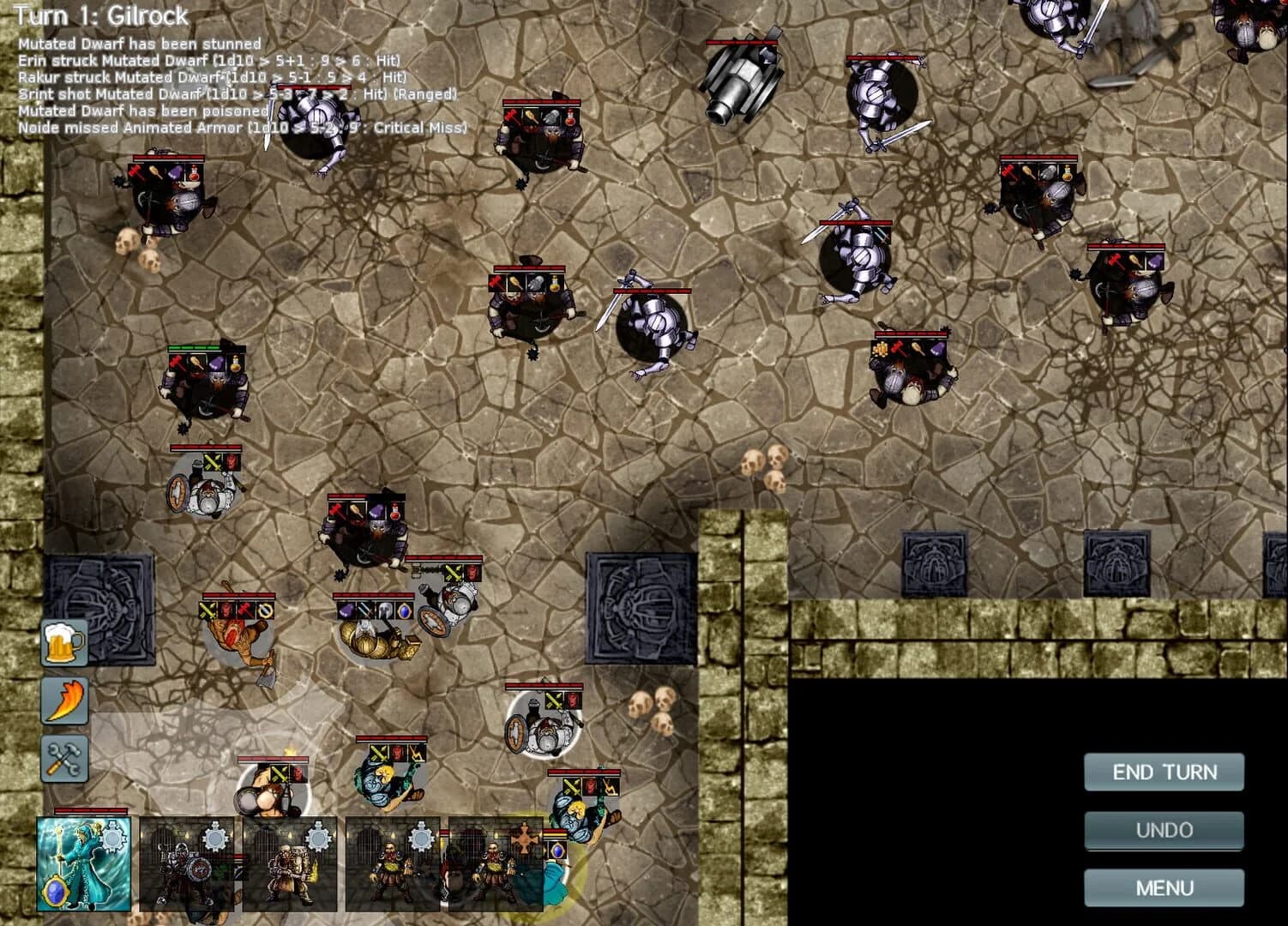Click the purple hood icon above the golden dwarf

345,611
